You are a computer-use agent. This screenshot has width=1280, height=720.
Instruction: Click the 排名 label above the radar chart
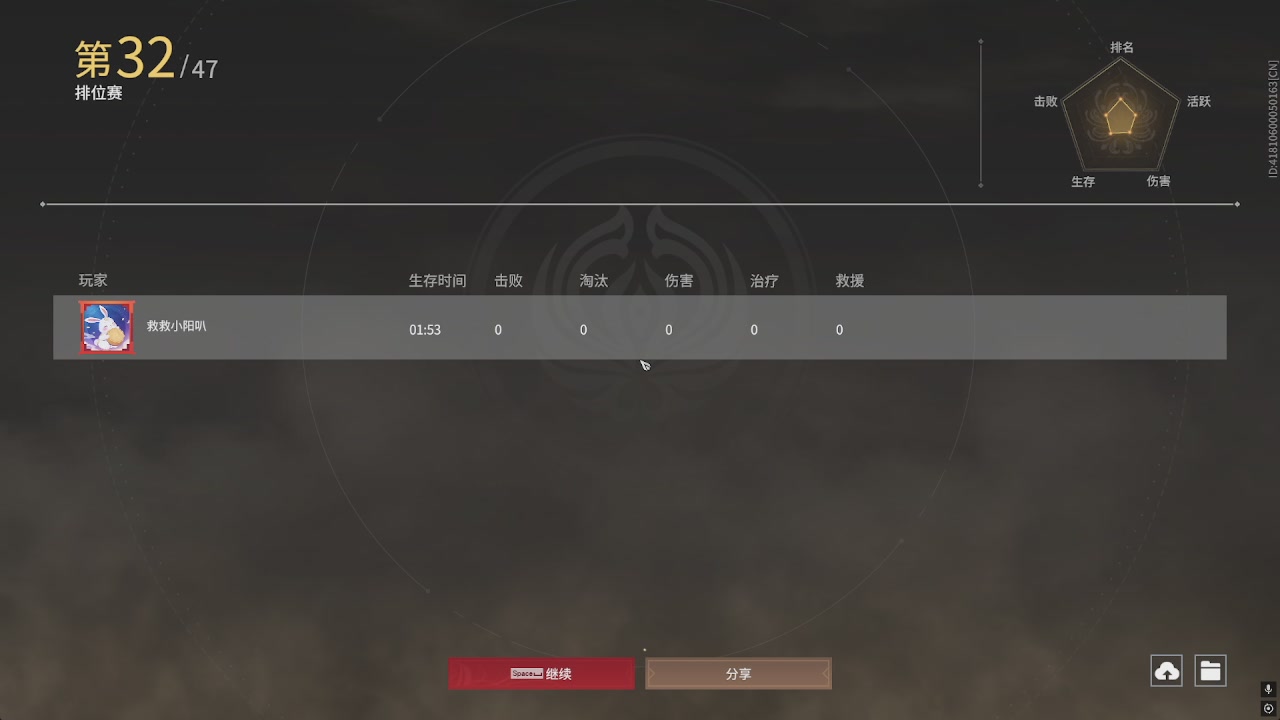pos(1122,47)
